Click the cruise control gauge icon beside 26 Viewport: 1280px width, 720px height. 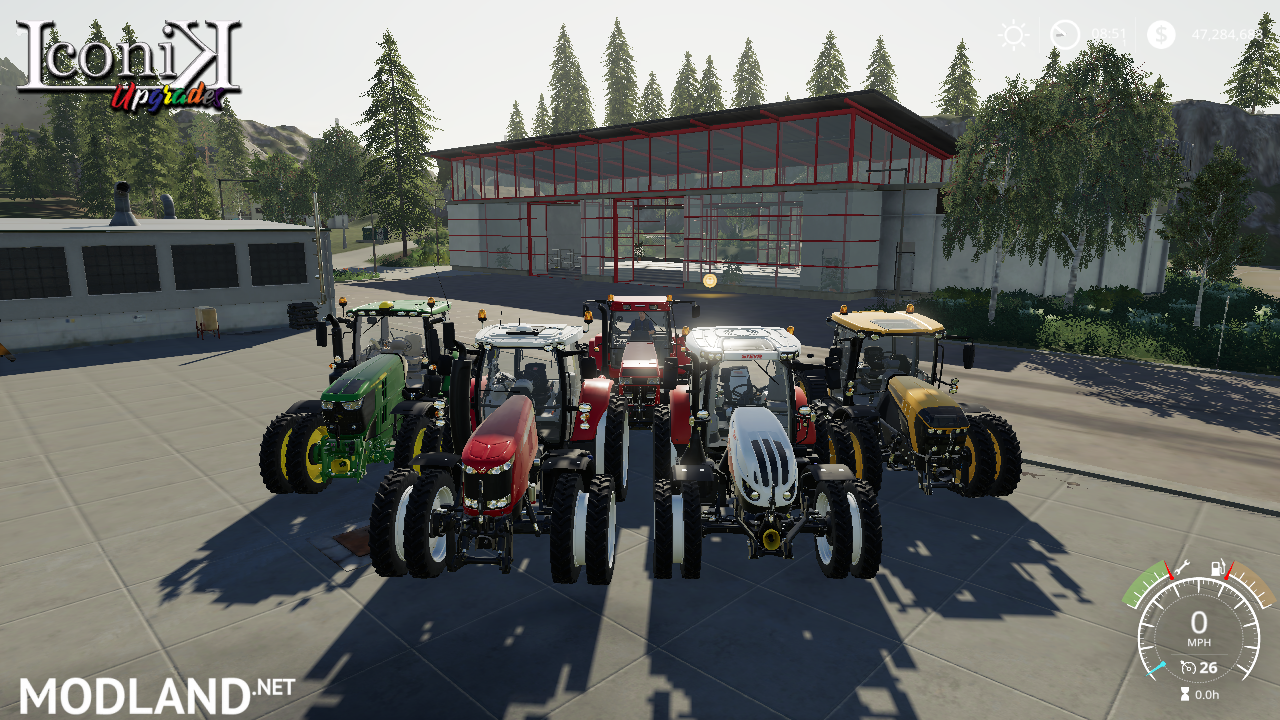click(1188, 666)
